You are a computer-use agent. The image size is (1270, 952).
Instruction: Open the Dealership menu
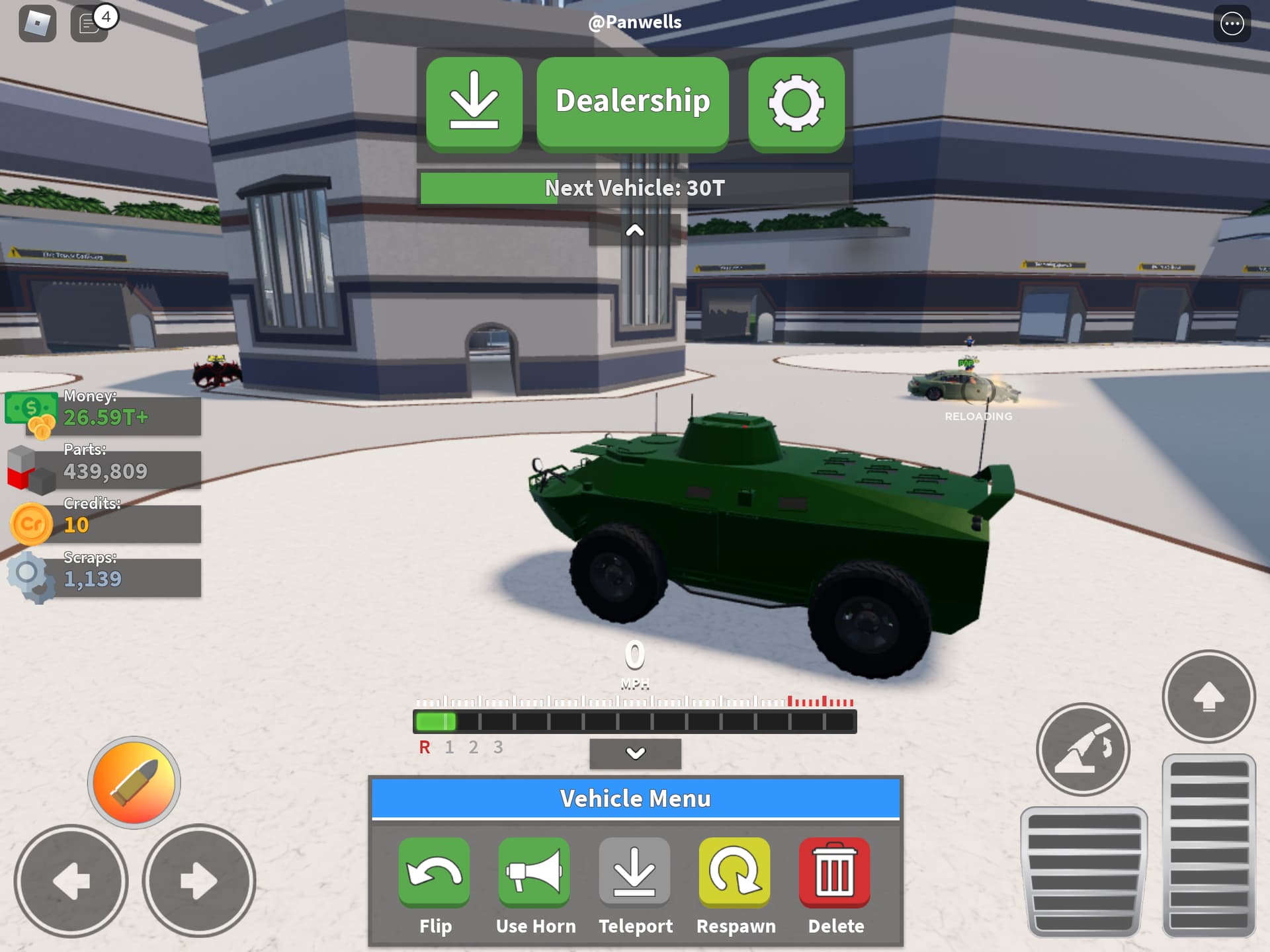point(632,102)
